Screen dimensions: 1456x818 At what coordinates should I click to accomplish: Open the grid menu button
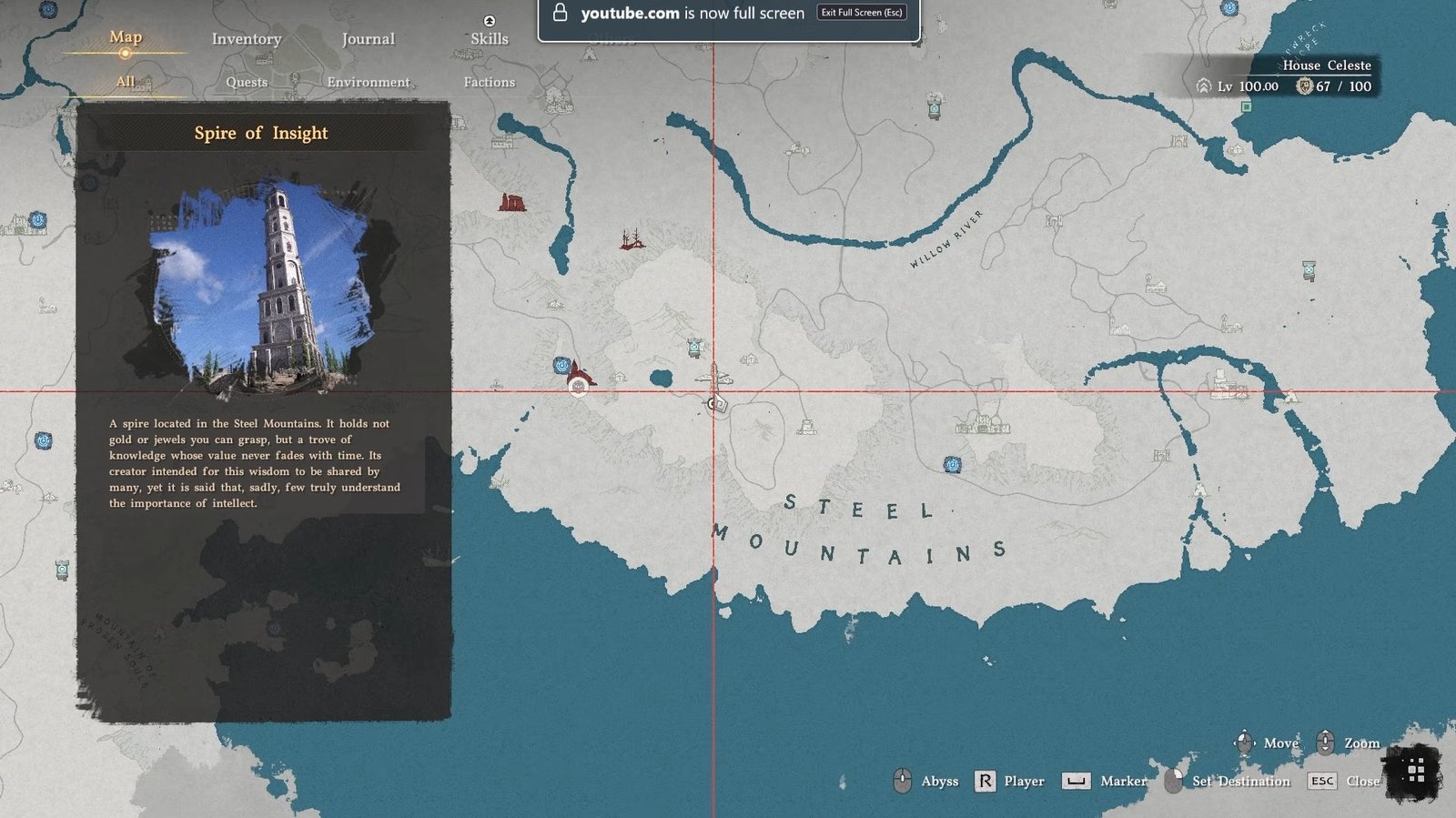click(x=1415, y=773)
